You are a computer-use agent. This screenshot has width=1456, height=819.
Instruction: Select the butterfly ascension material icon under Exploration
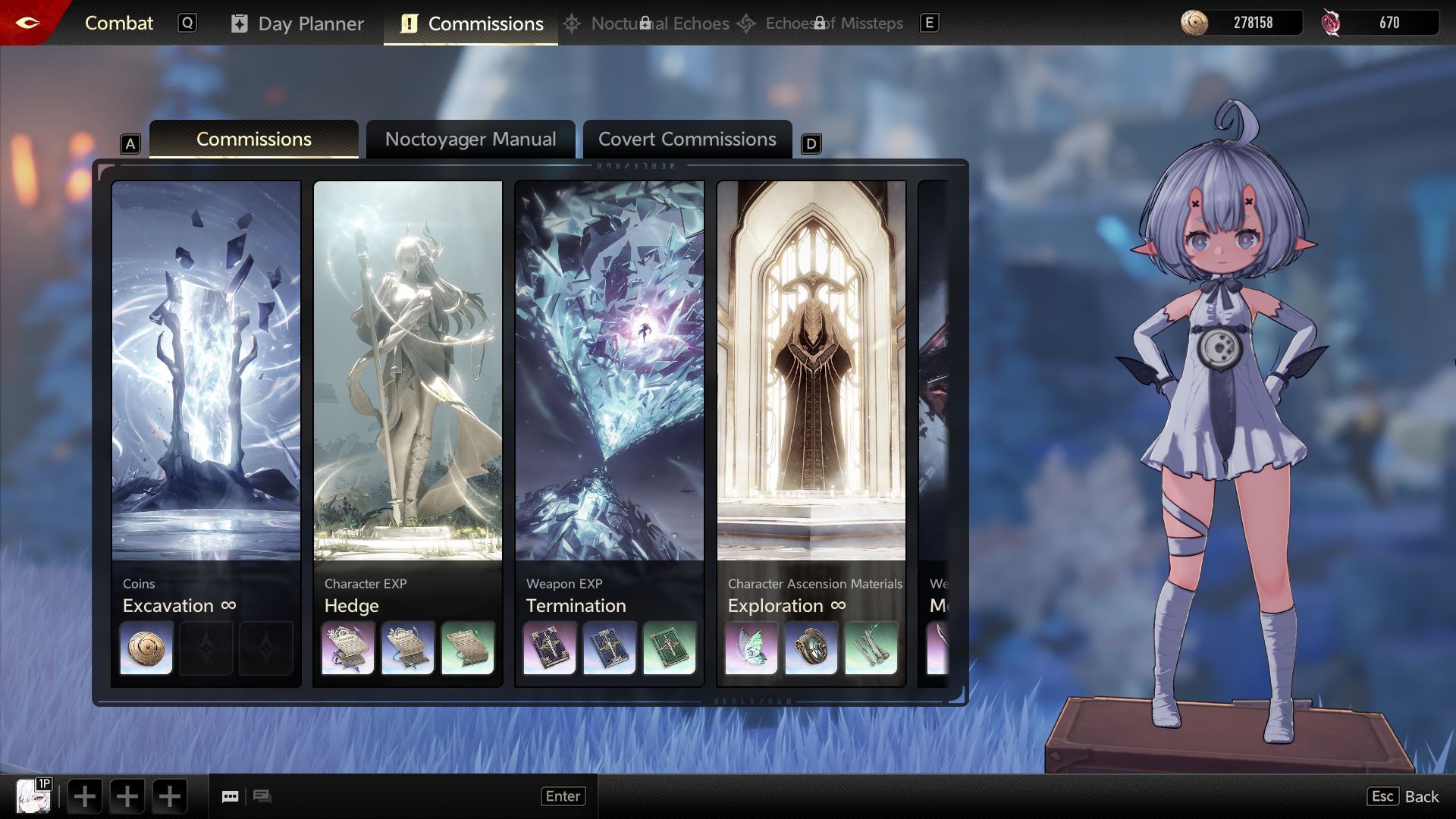click(x=751, y=648)
